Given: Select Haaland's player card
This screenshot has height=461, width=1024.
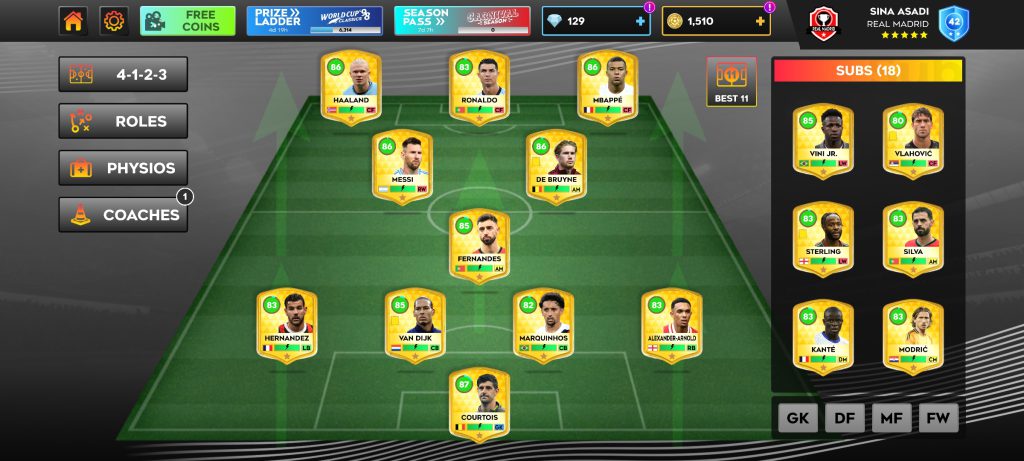Looking at the screenshot, I should tap(351, 86).
